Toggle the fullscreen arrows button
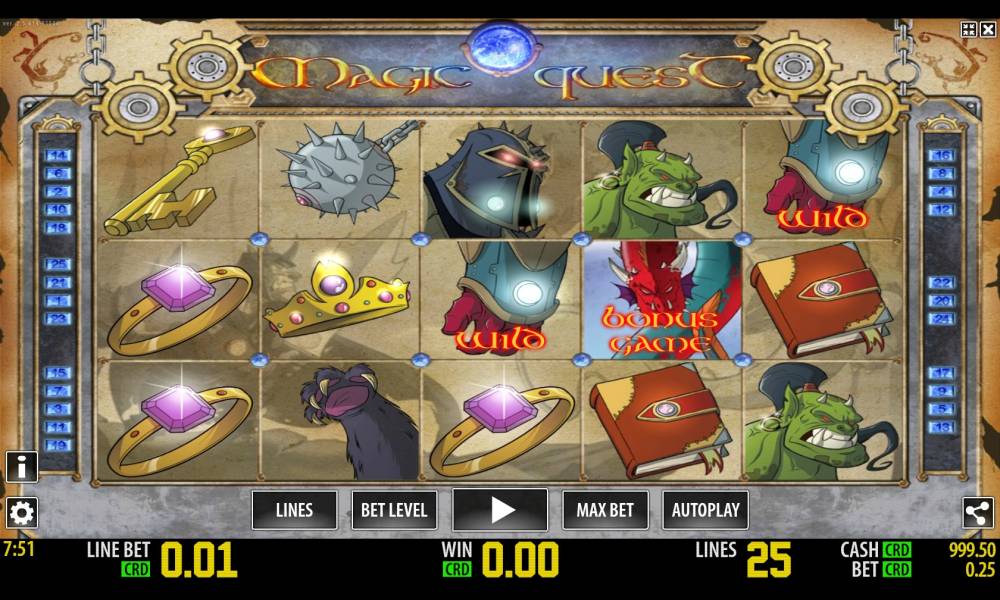The image size is (1000, 600). (968, 29)
